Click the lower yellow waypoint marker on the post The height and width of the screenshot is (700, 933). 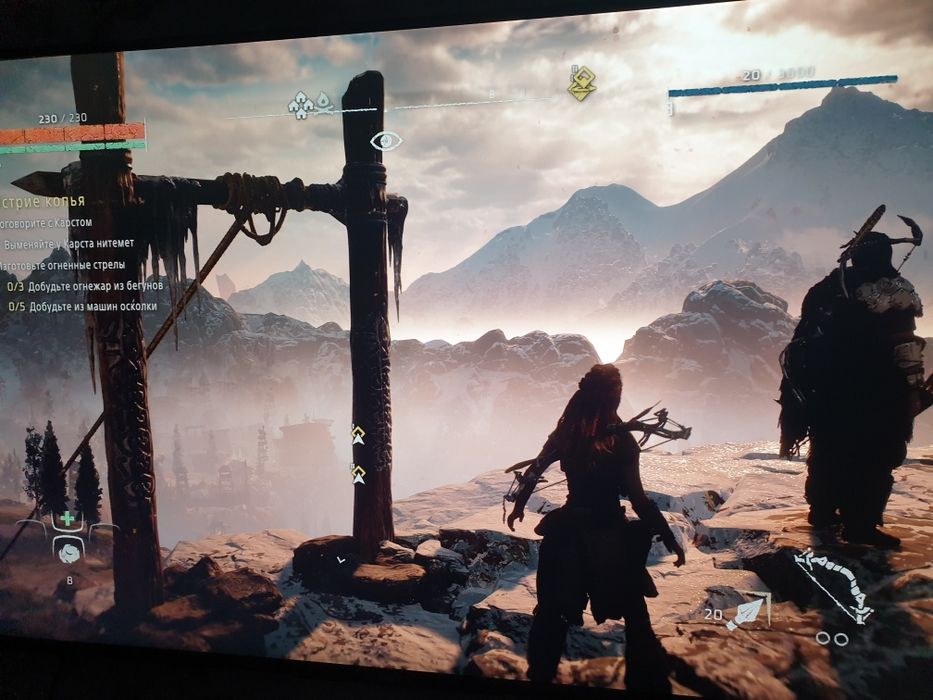[x=357, y=473]
